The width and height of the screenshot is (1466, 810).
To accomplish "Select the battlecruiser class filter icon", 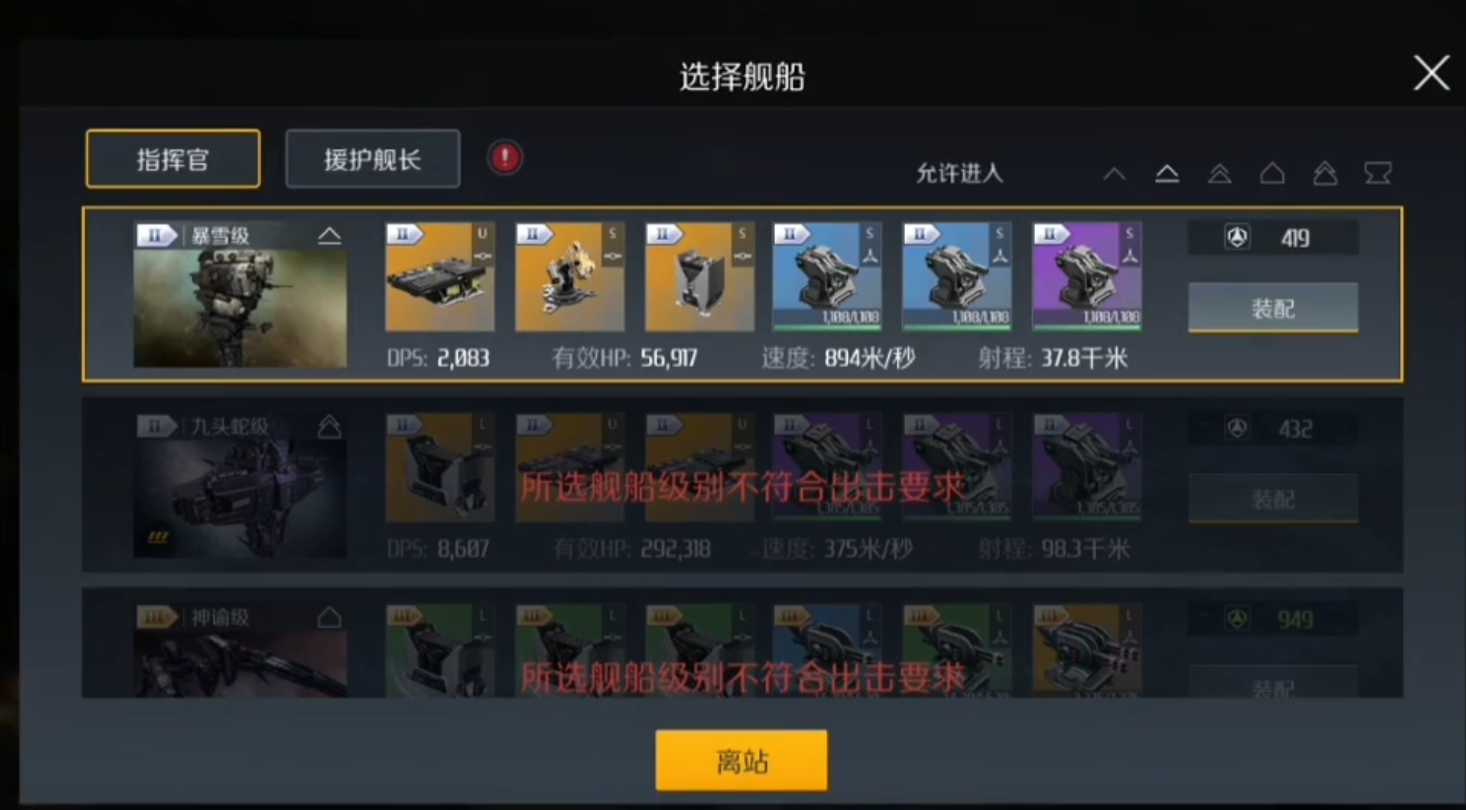I will [x=1273, y=173].
